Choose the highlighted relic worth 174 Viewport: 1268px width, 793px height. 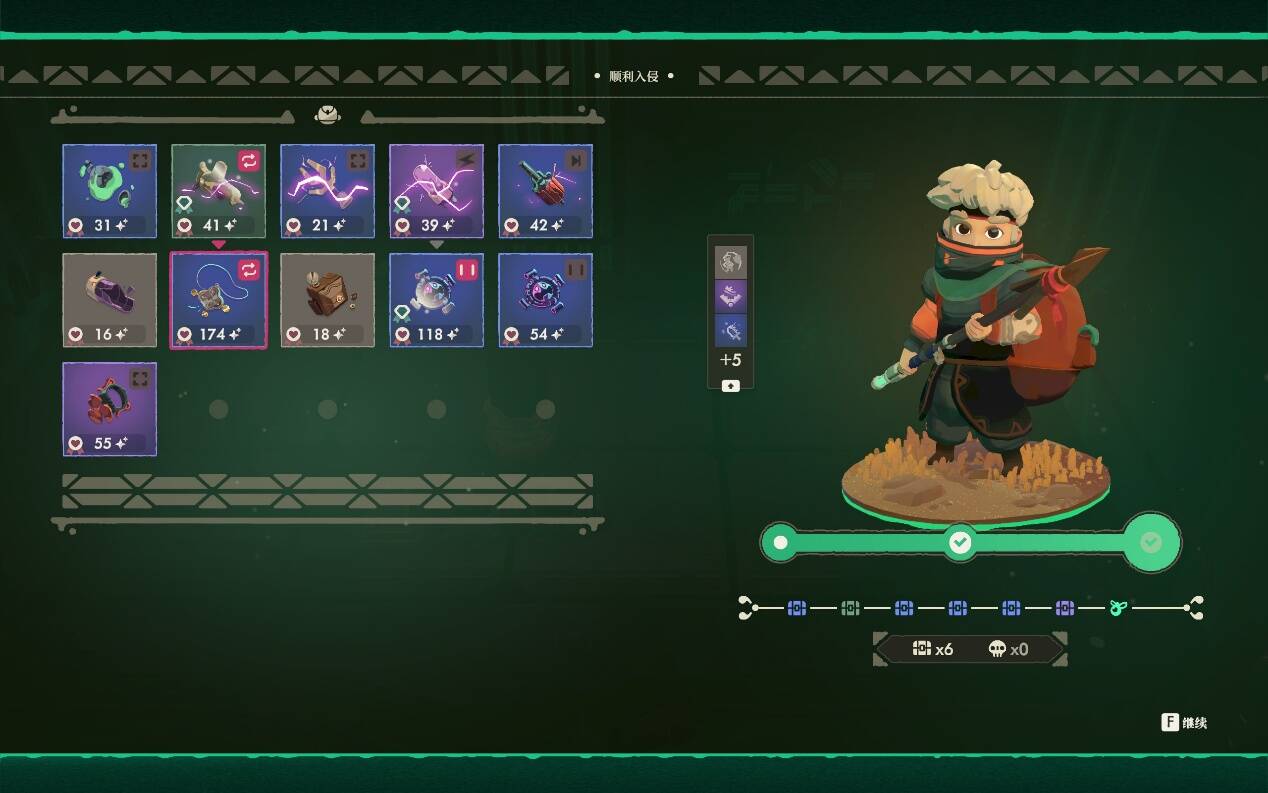218,299
